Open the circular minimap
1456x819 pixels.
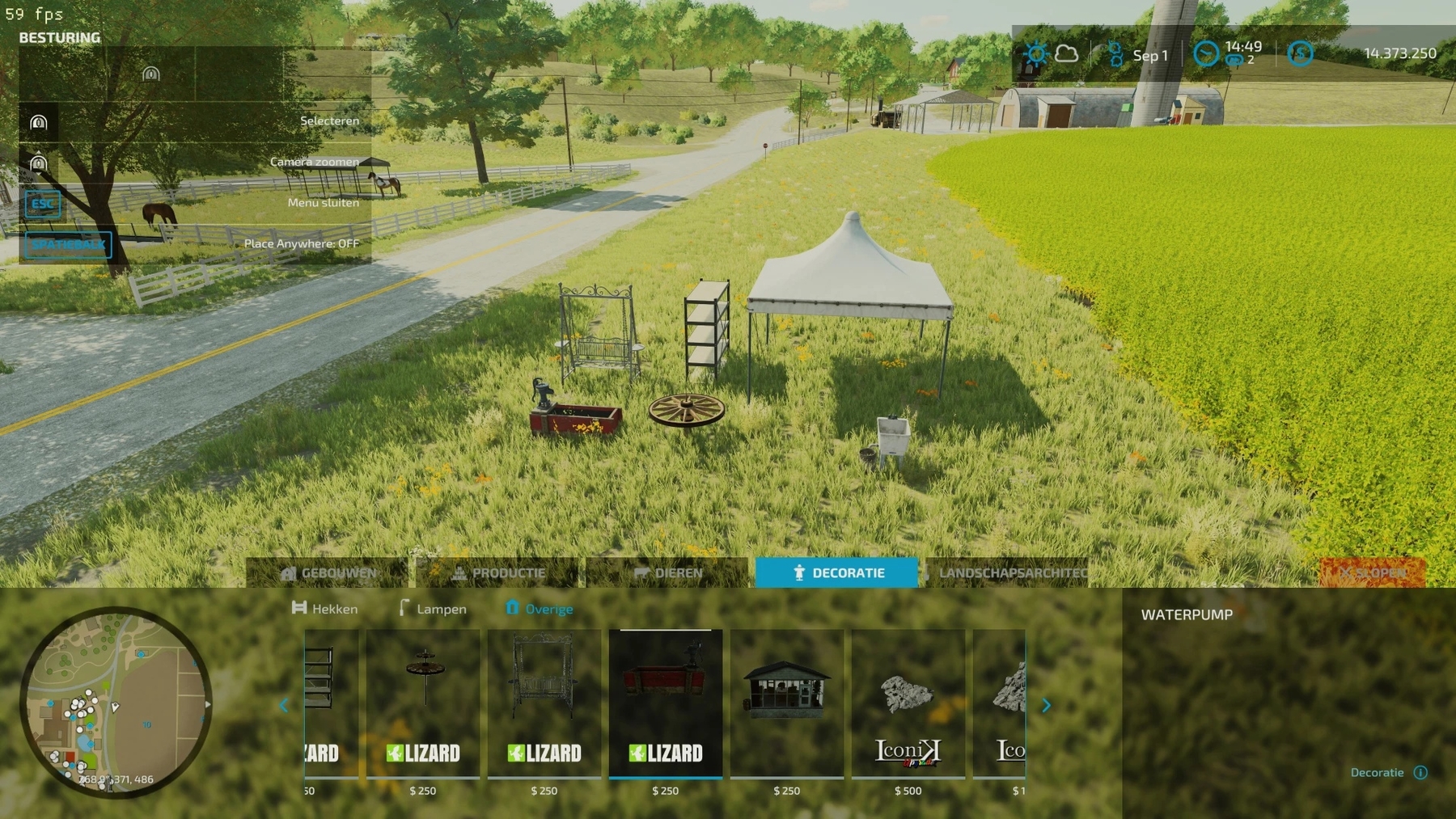coord(116,702)
